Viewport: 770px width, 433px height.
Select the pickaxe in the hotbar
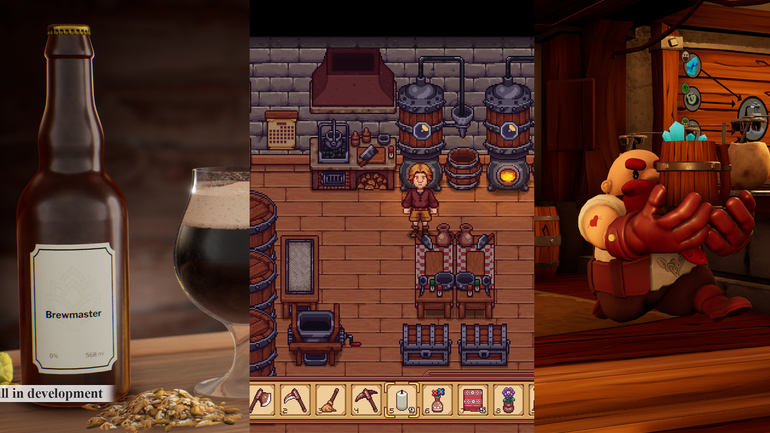pos(366,399)
